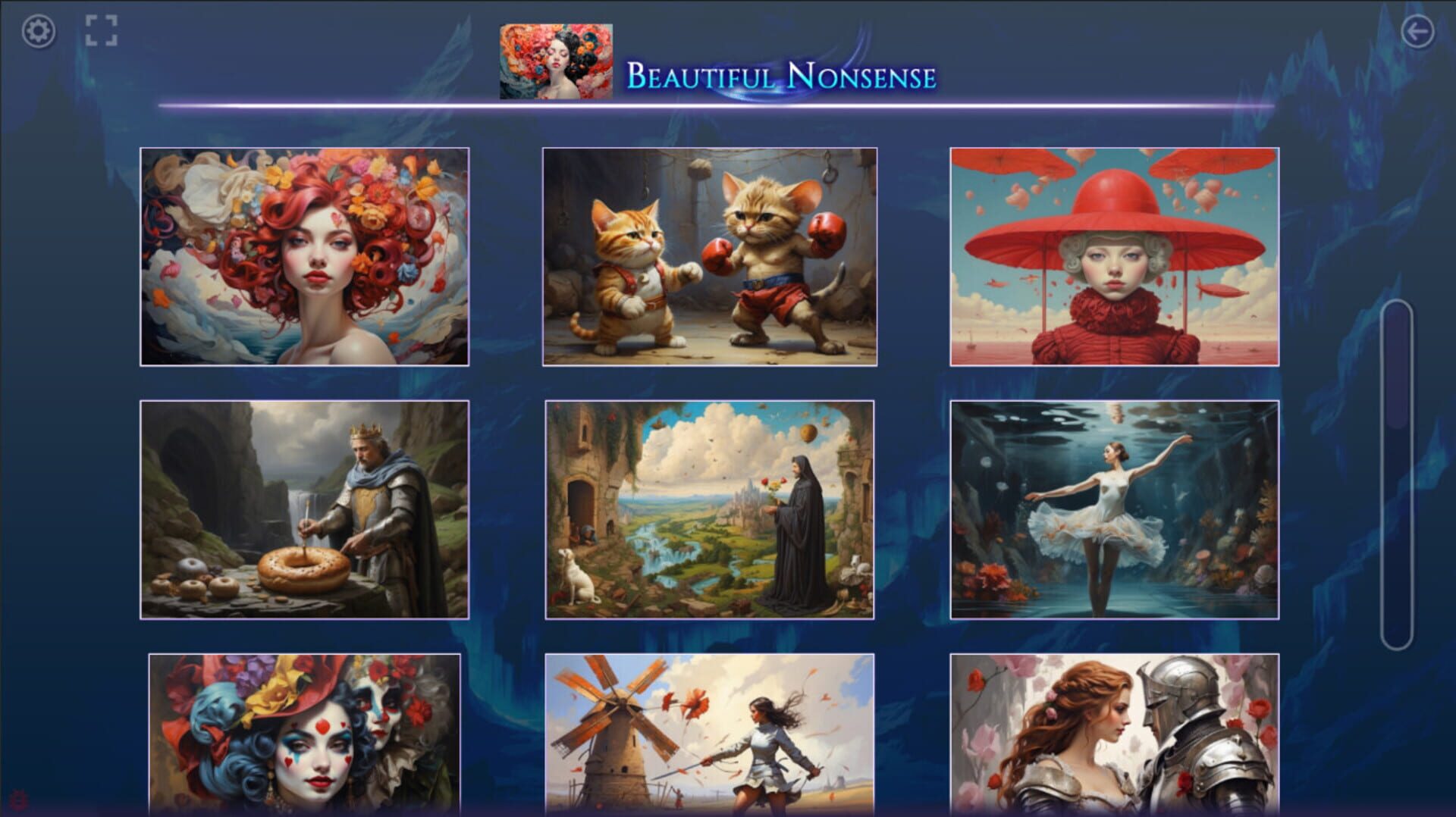Click the settings gear to open options menu
Screen dimensions: 1456x817
pos(38,31)
